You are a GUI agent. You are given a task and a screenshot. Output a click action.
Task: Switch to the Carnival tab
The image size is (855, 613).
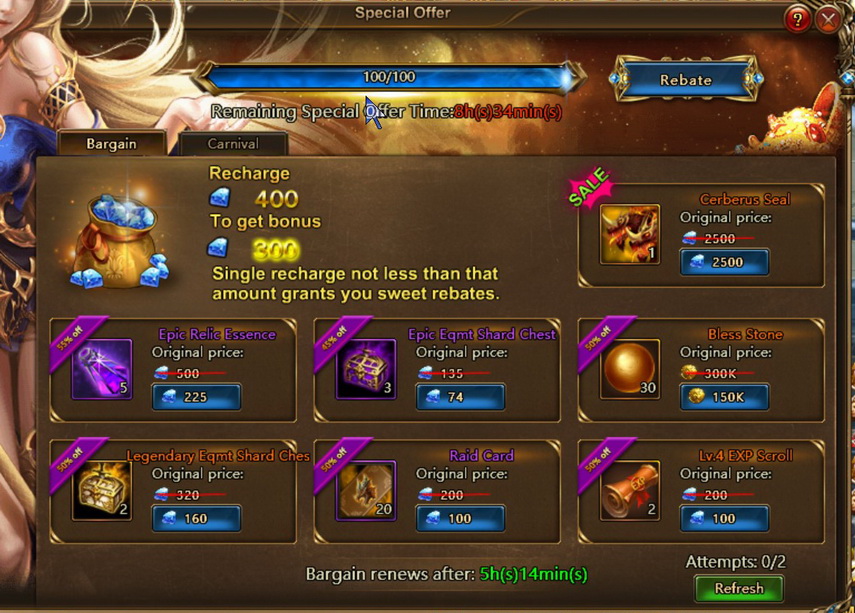pos(232,144)
